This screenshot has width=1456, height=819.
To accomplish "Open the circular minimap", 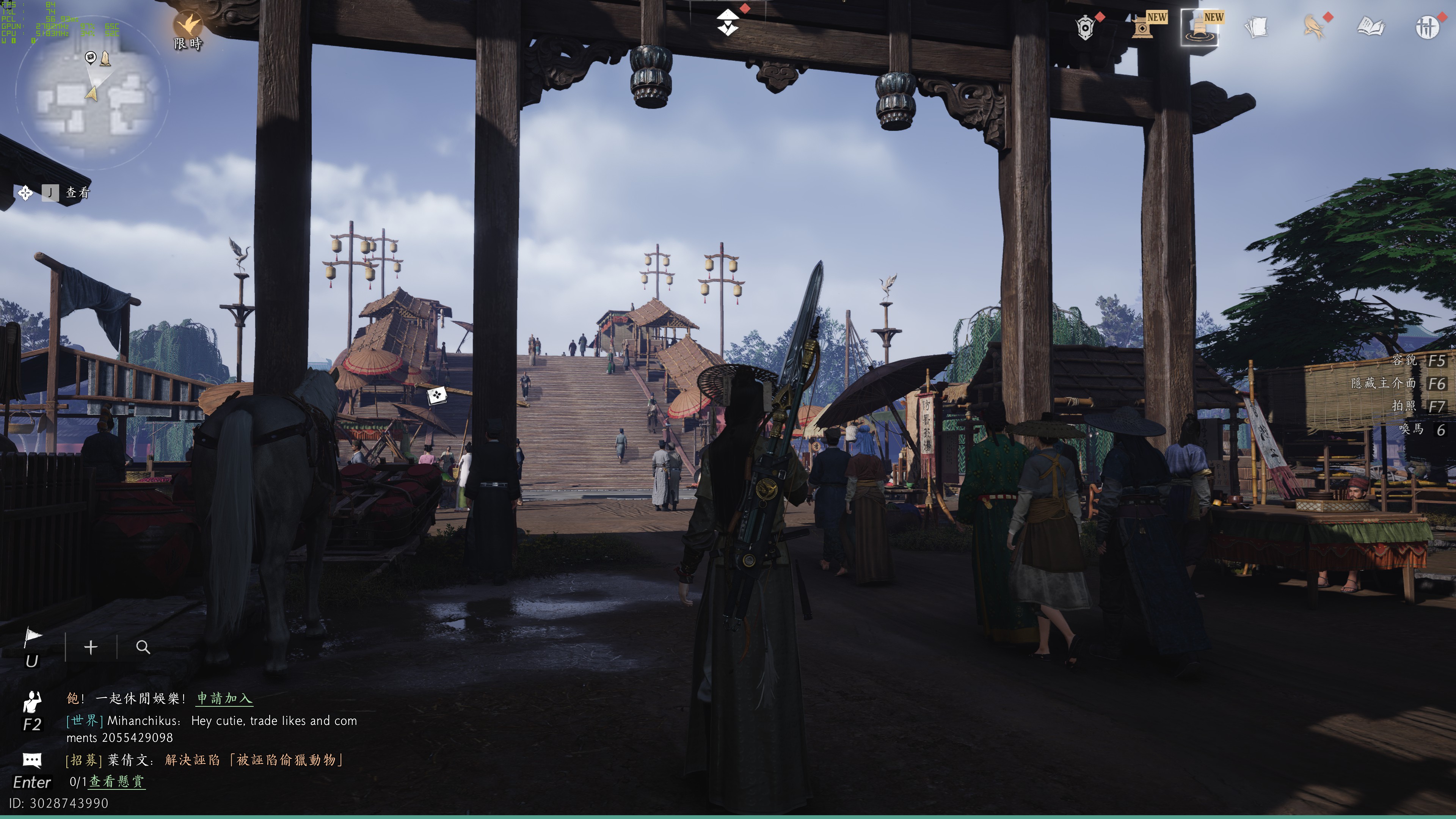I will coord(92,91).
